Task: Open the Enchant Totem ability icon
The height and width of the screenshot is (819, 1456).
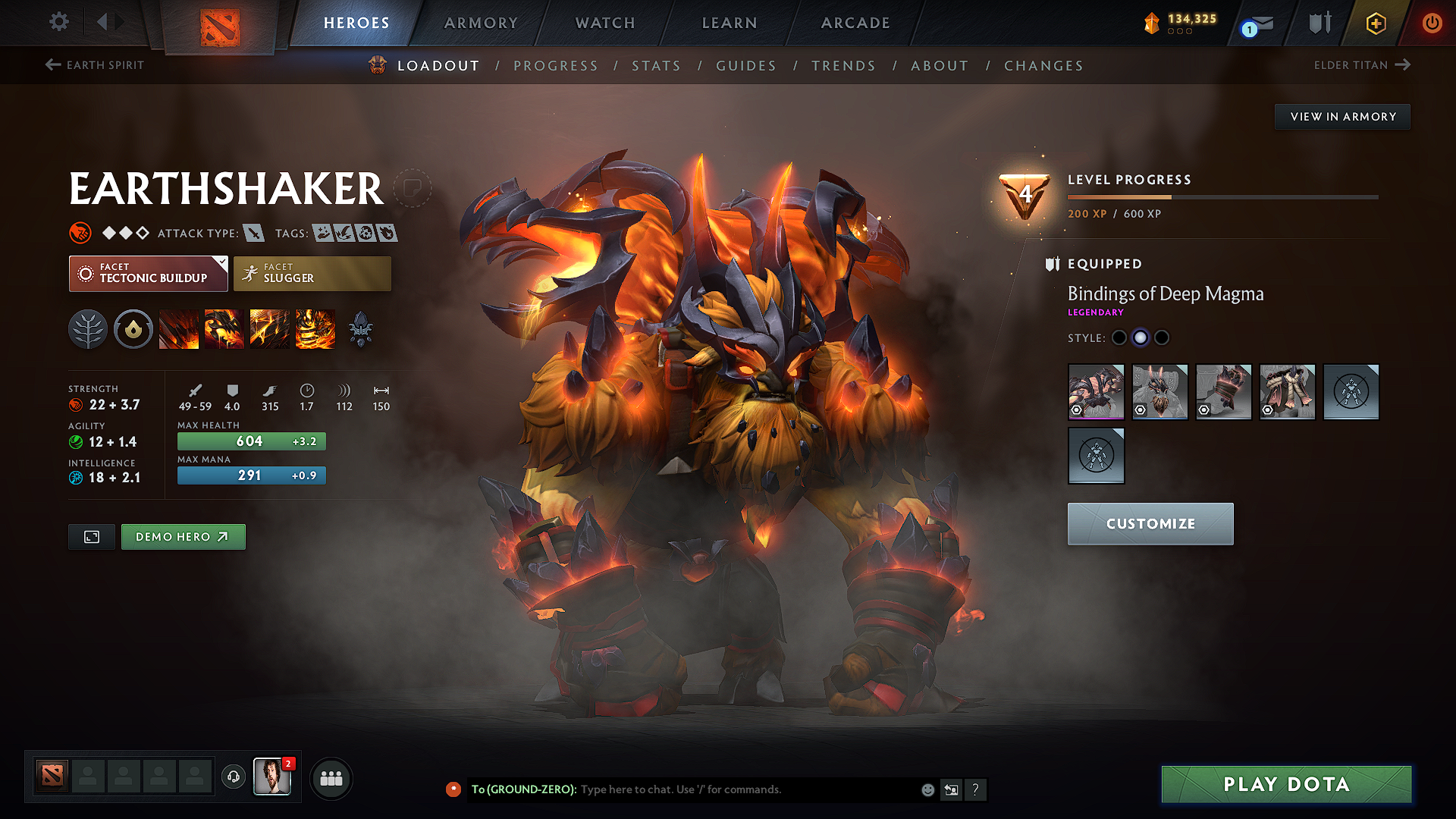Action: click(224, 328)
